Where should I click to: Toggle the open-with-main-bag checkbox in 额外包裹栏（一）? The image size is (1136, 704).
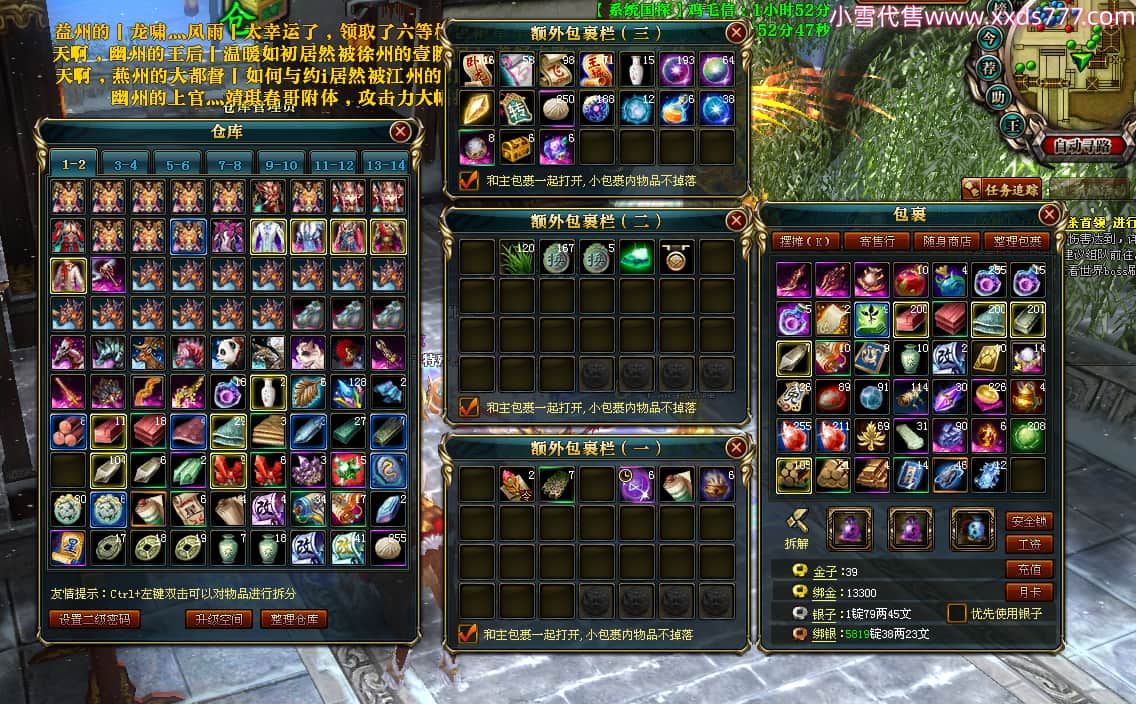point(468,633)
